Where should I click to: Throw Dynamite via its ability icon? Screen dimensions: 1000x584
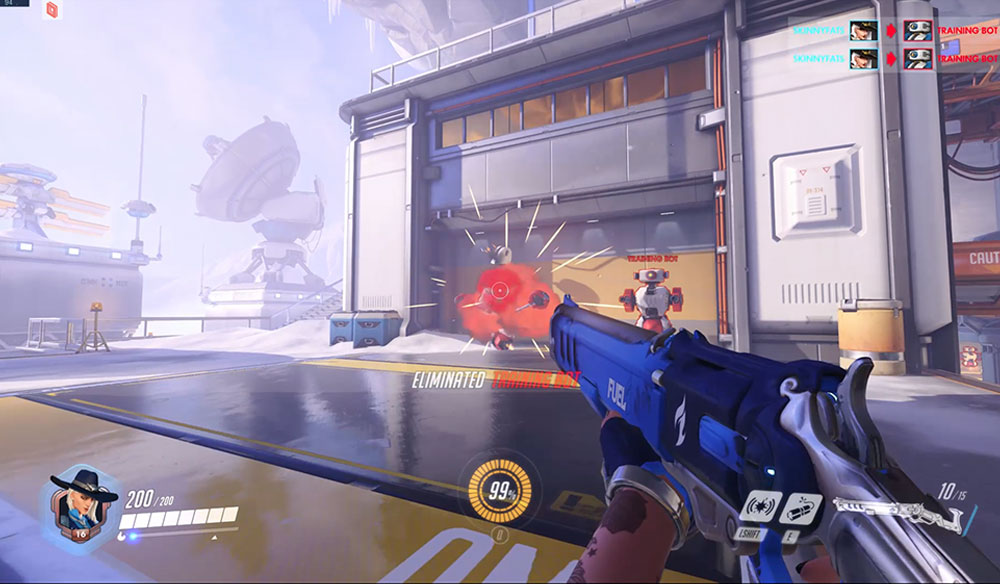click(x=802, y=508)
